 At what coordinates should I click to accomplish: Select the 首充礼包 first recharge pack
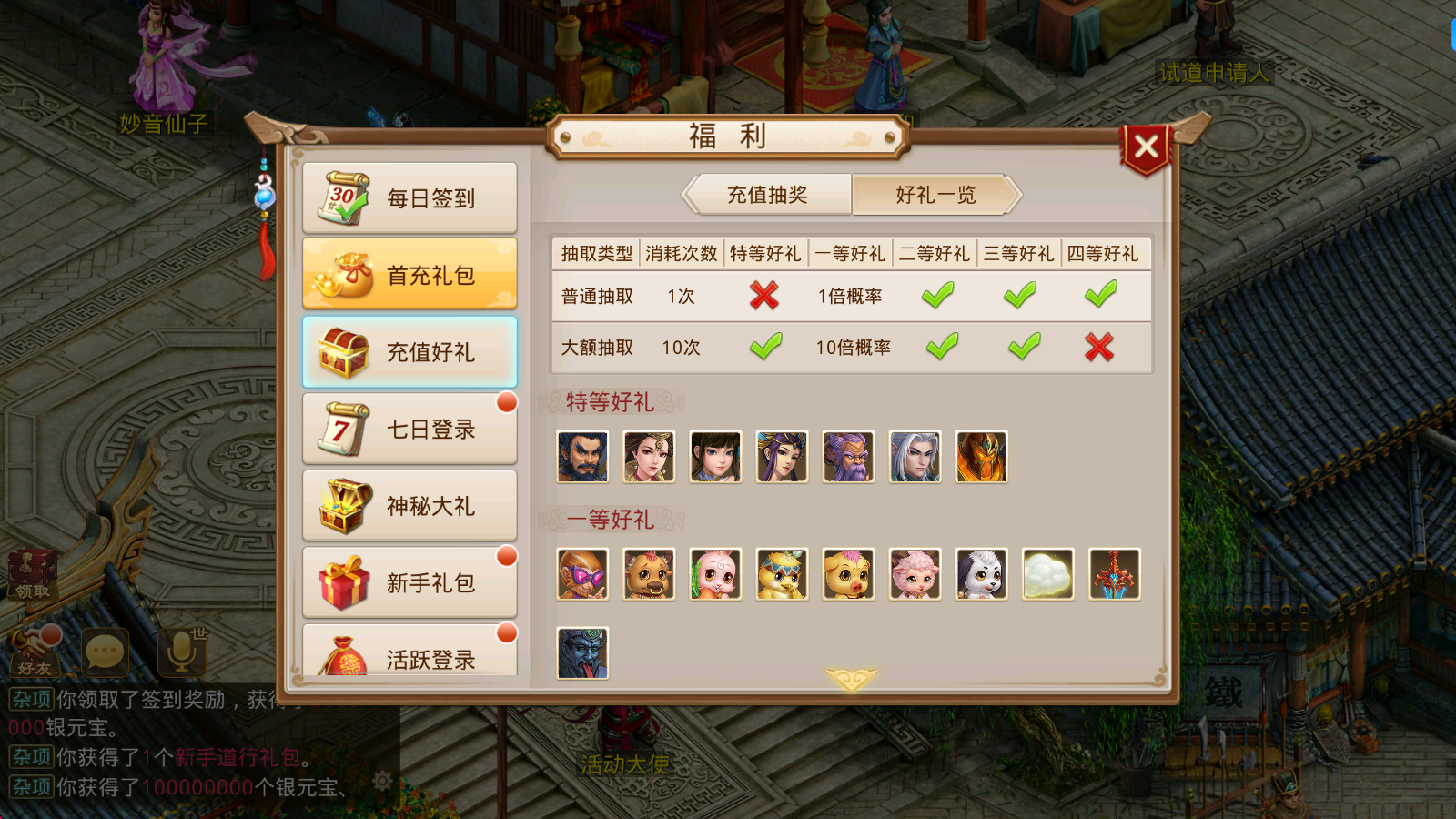(x=409, y=274)
